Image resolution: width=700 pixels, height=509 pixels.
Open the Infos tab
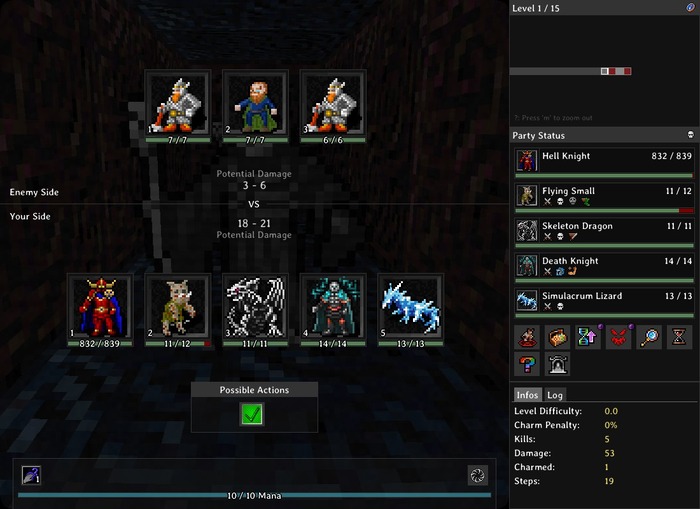point(527,395)
